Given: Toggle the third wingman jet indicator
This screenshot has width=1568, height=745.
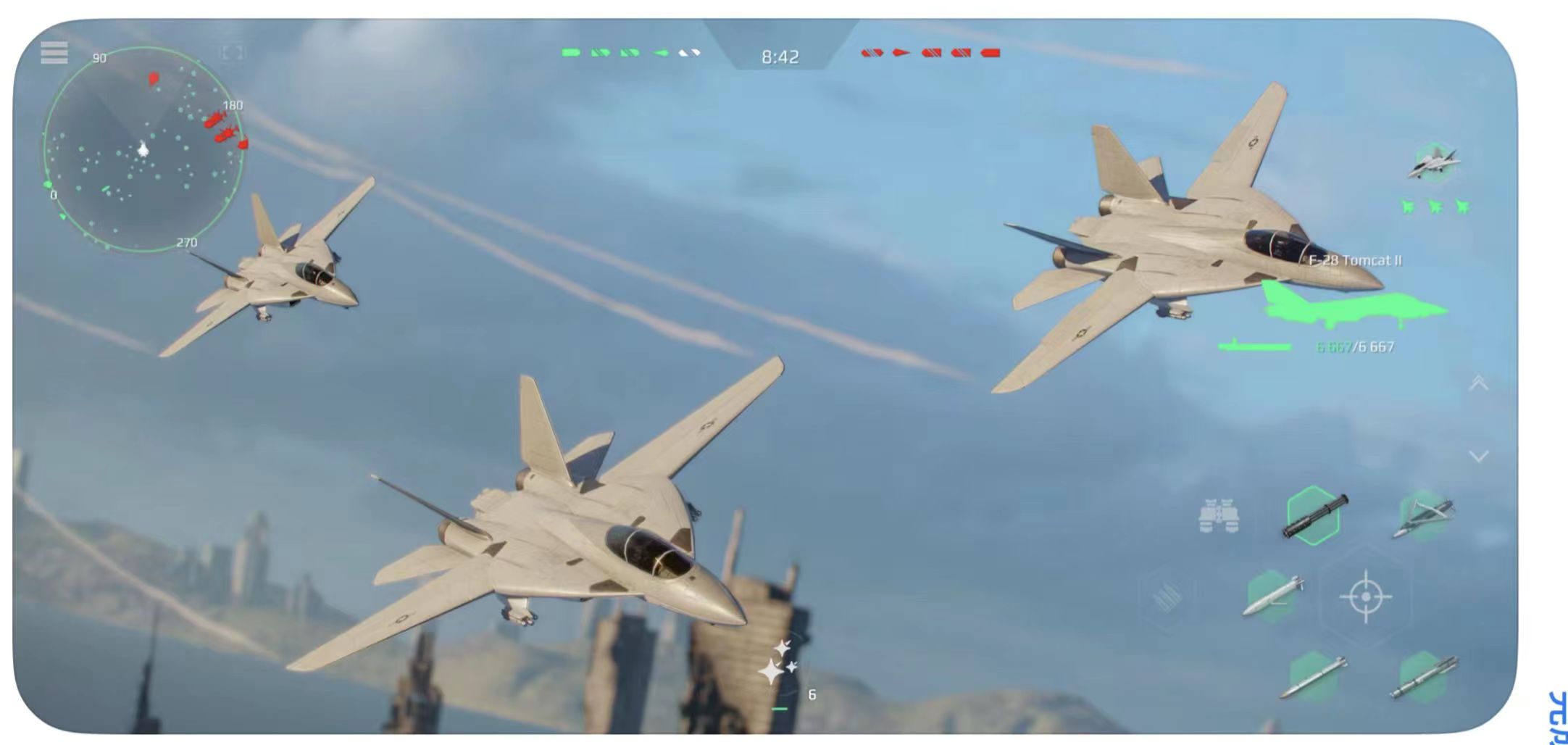Looking at the screenshot, I should pos(1464,207).
